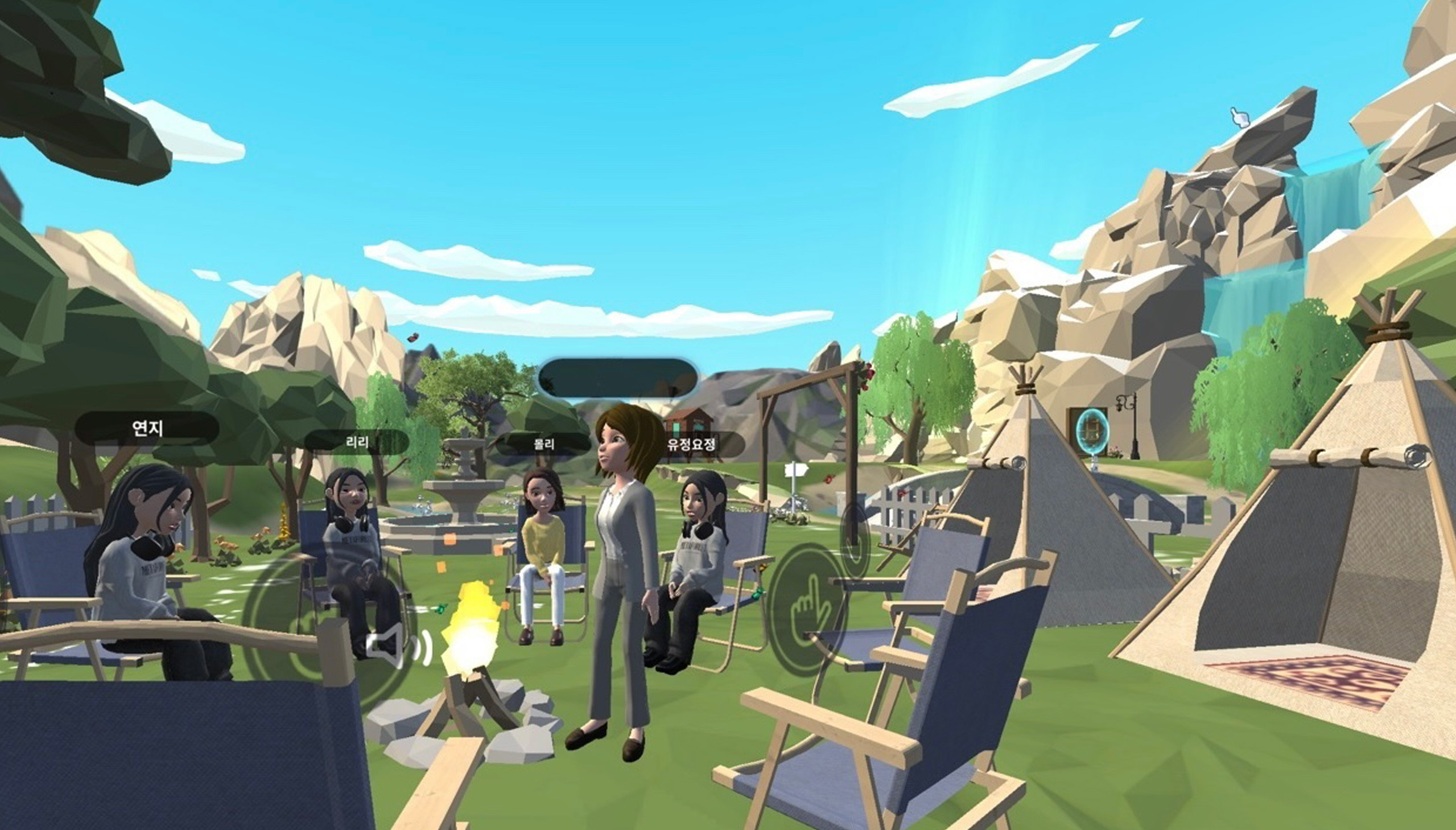
Task: Select the 연지 player name tag
Action: pos(147,428)
